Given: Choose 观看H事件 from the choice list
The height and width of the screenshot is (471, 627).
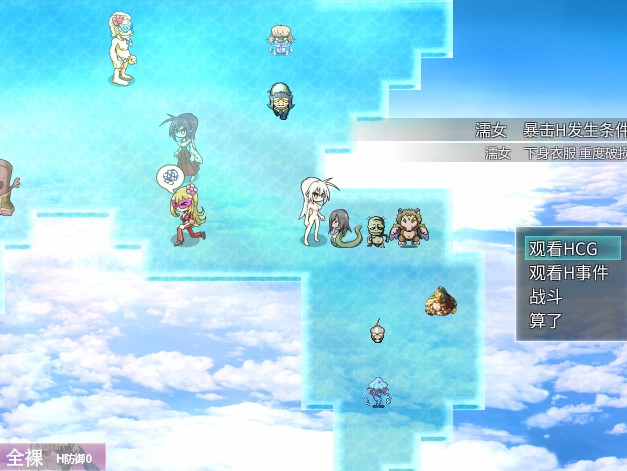Looking at the screenshot, I should 571,273.
